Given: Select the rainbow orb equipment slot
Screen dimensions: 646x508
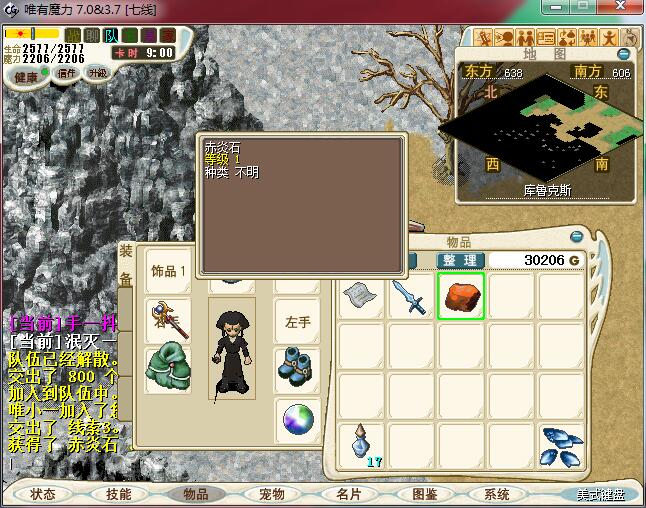Looking at the screenshot, I should [297, 418].
